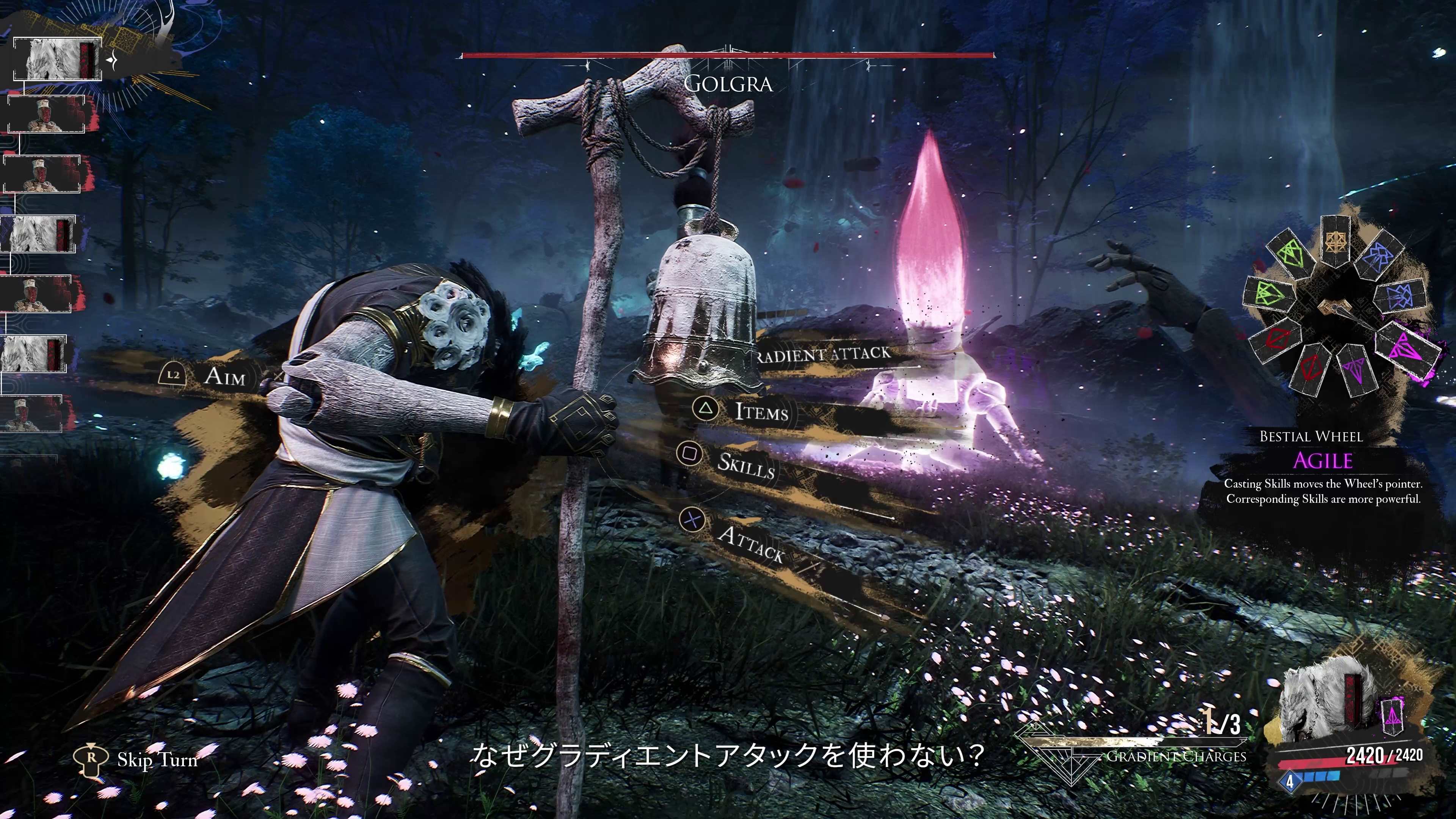Open the Items menu
The width and height of the screenshot is (1456, 819).
click(761, 411)
